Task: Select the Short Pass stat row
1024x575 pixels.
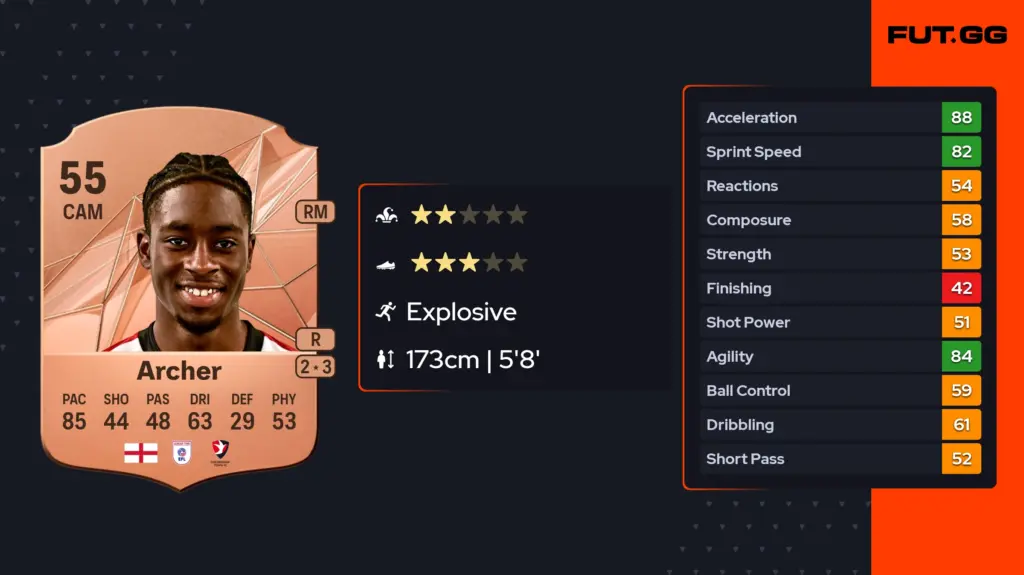Action: [x=840, y=459]
